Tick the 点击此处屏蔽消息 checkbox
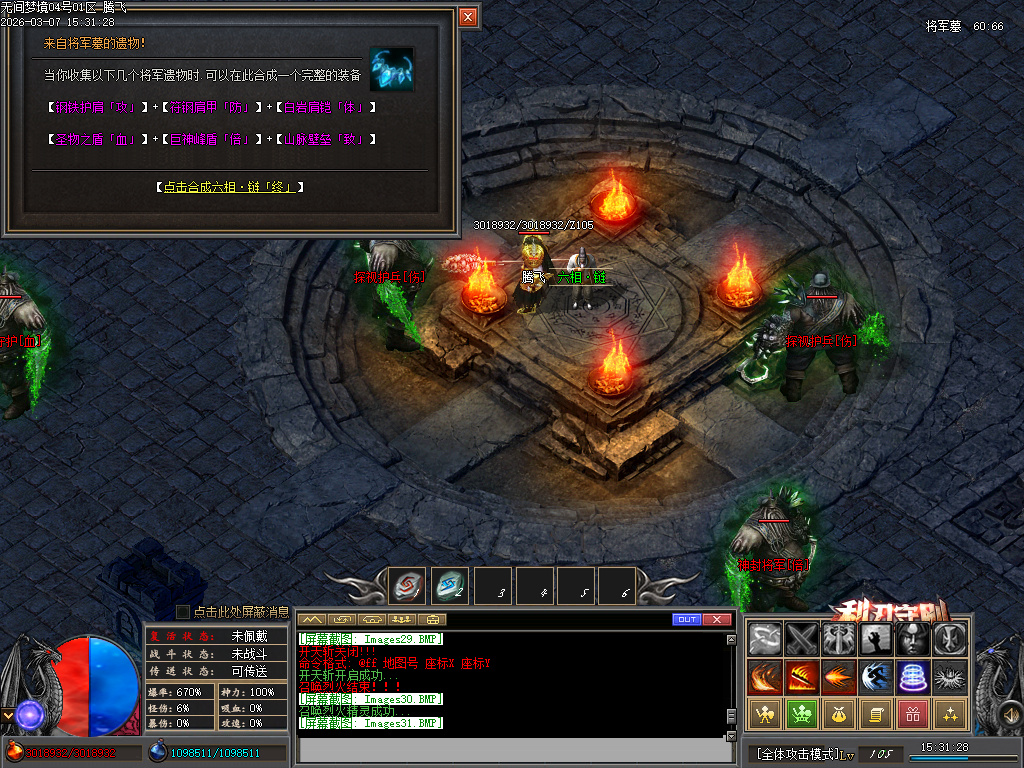Viewport: 1024px width, 768px height. point(183,611)
